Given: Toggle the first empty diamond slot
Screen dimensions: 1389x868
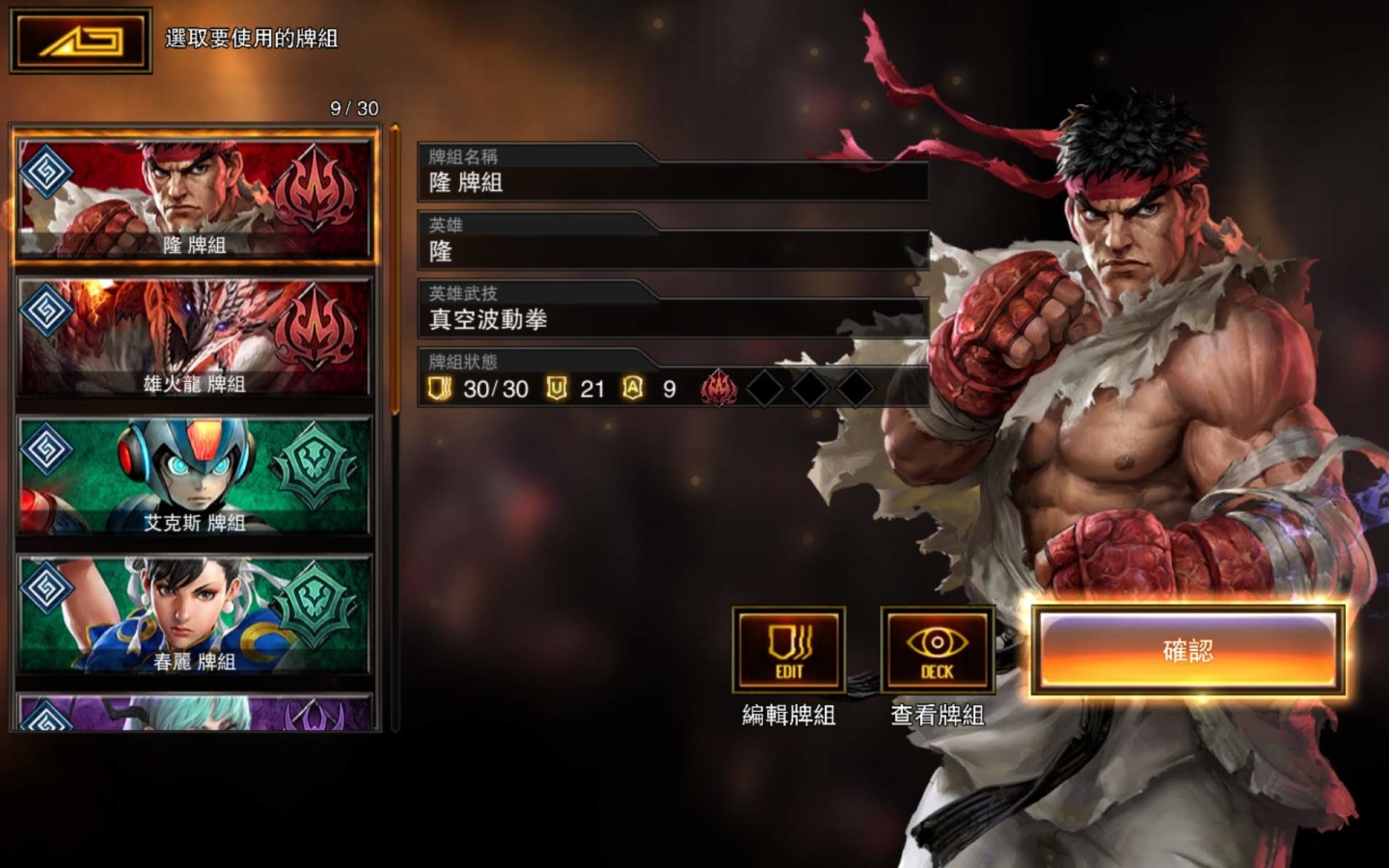Looking at the screenshot, I should click(767, 386).
